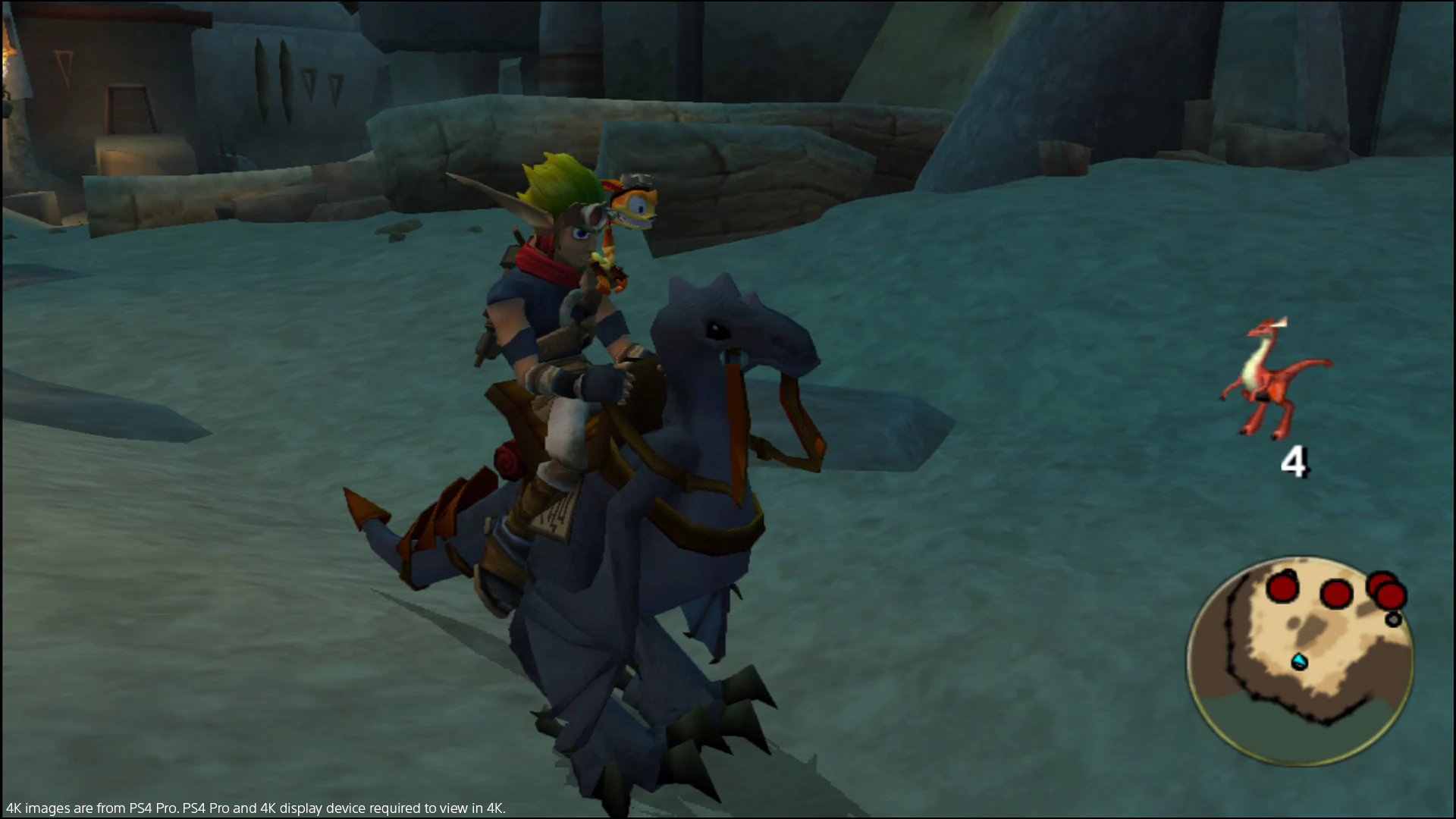Toggle the lizard counter visibility
The height and width of the screenshot is (819, 1456).
tap(1294, 461)
